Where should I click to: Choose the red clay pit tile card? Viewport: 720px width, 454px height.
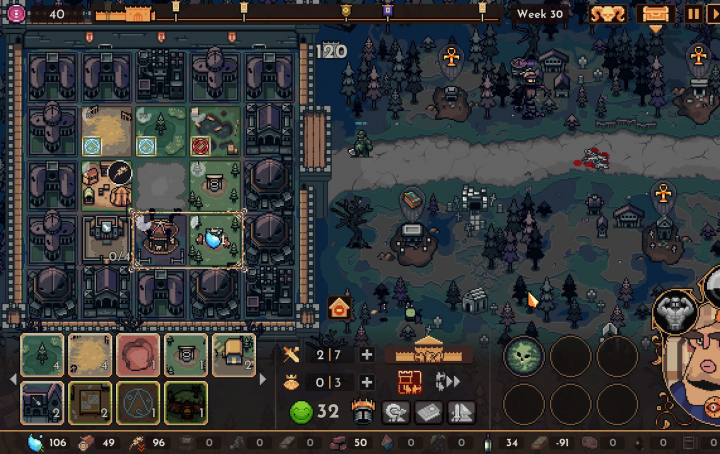pos(138,355)
